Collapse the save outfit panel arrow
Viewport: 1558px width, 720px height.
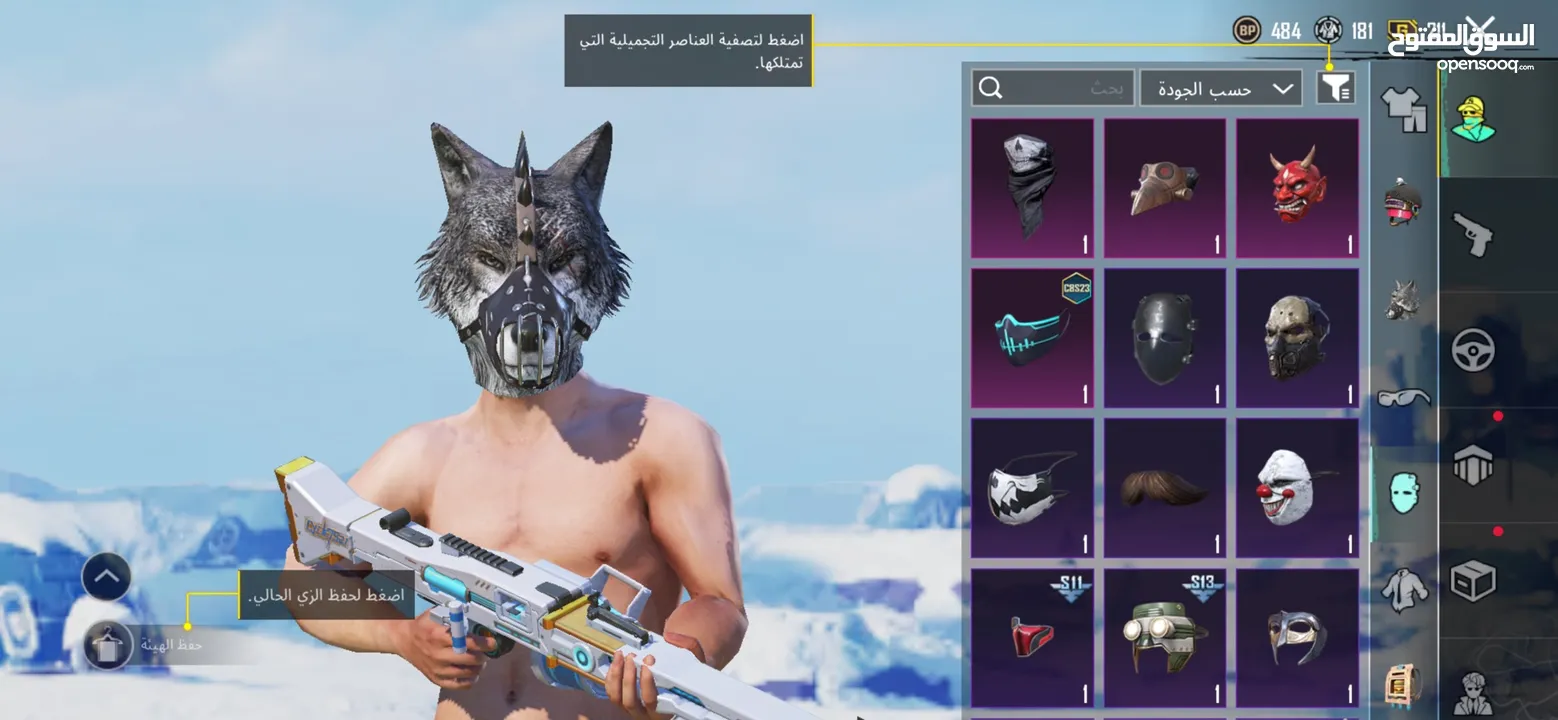tap(104, 577)
